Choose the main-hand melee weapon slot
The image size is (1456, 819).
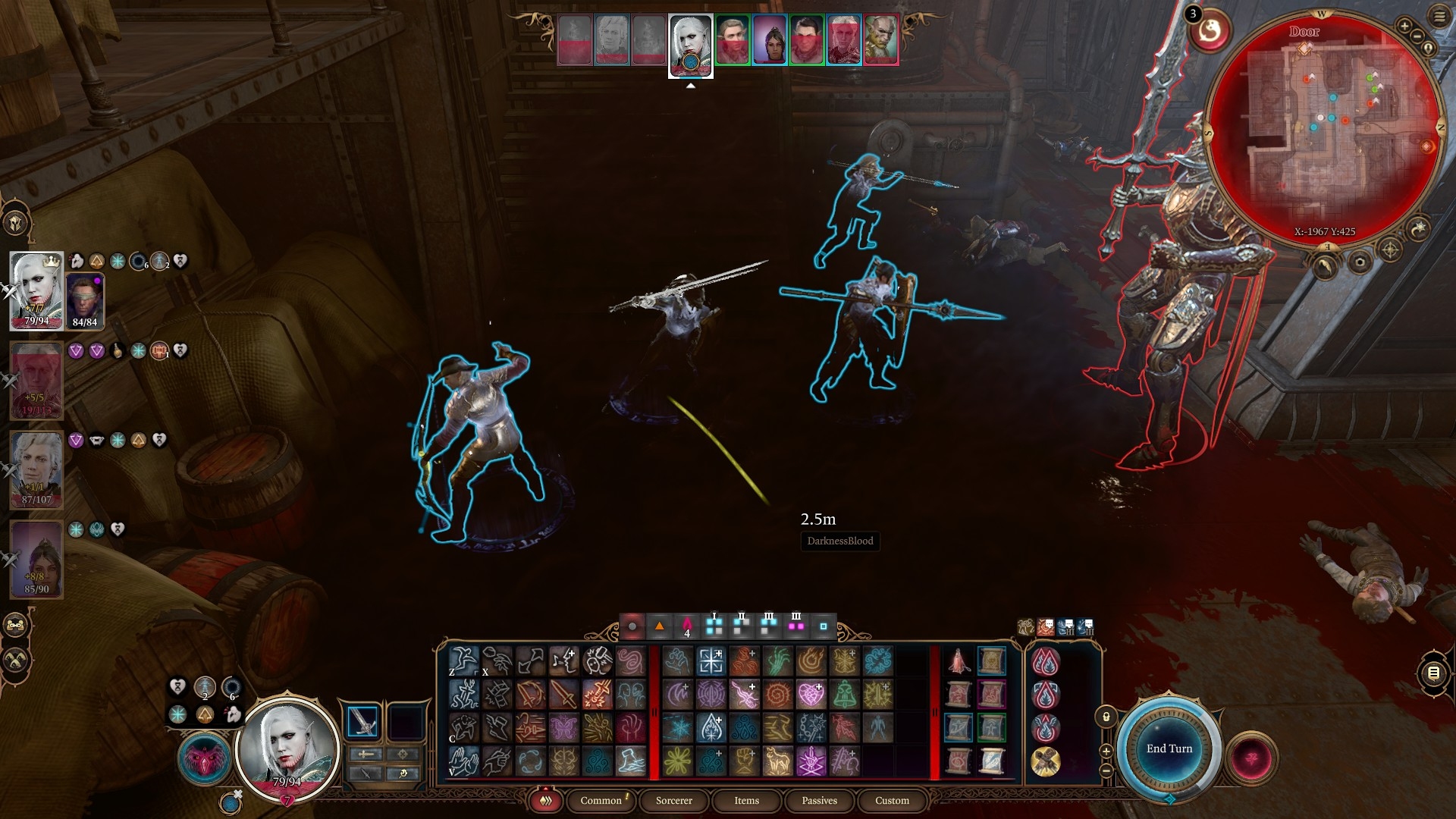pos(362,721)
